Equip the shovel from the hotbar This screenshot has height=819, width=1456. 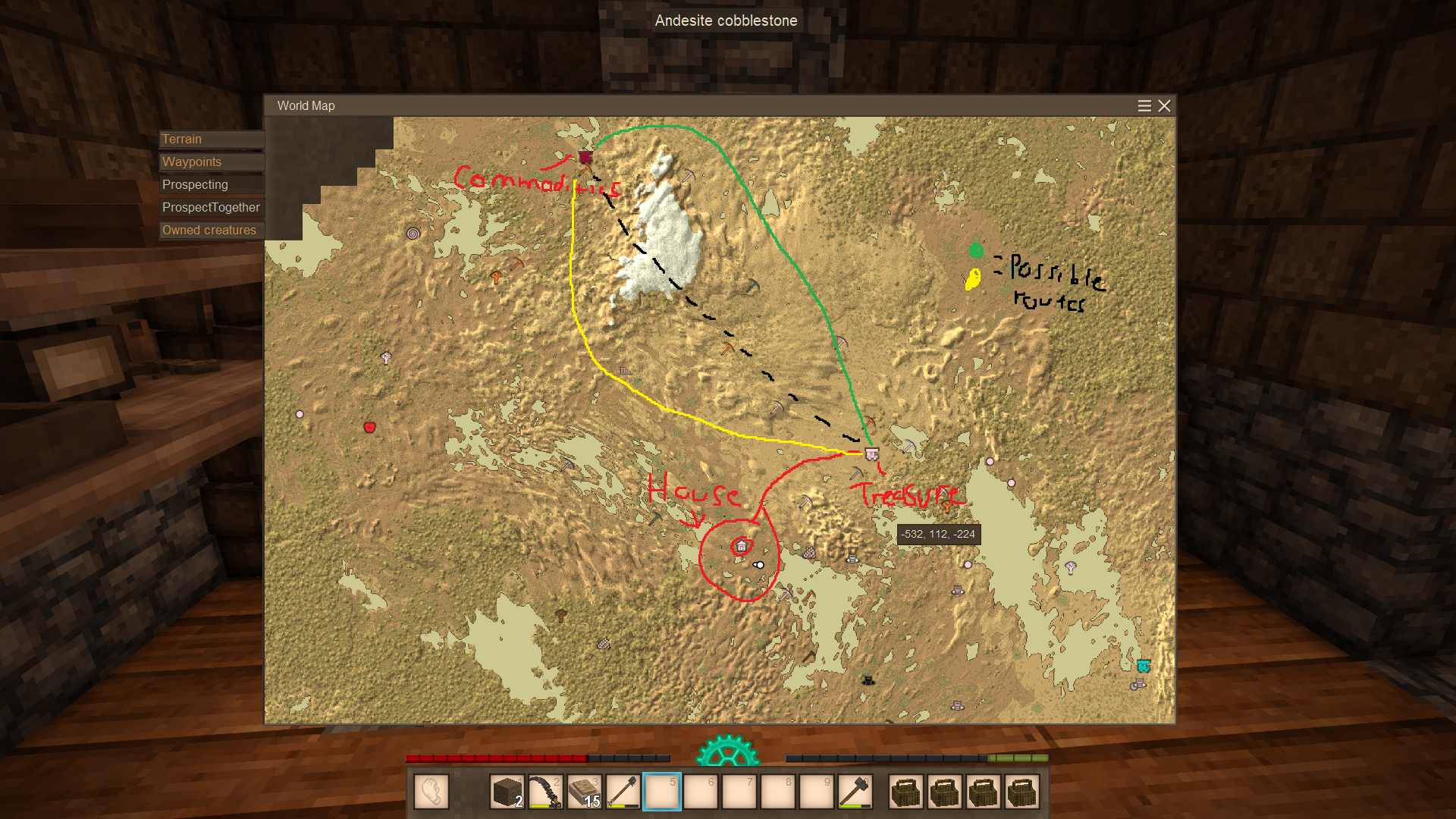tap(623, 792)
